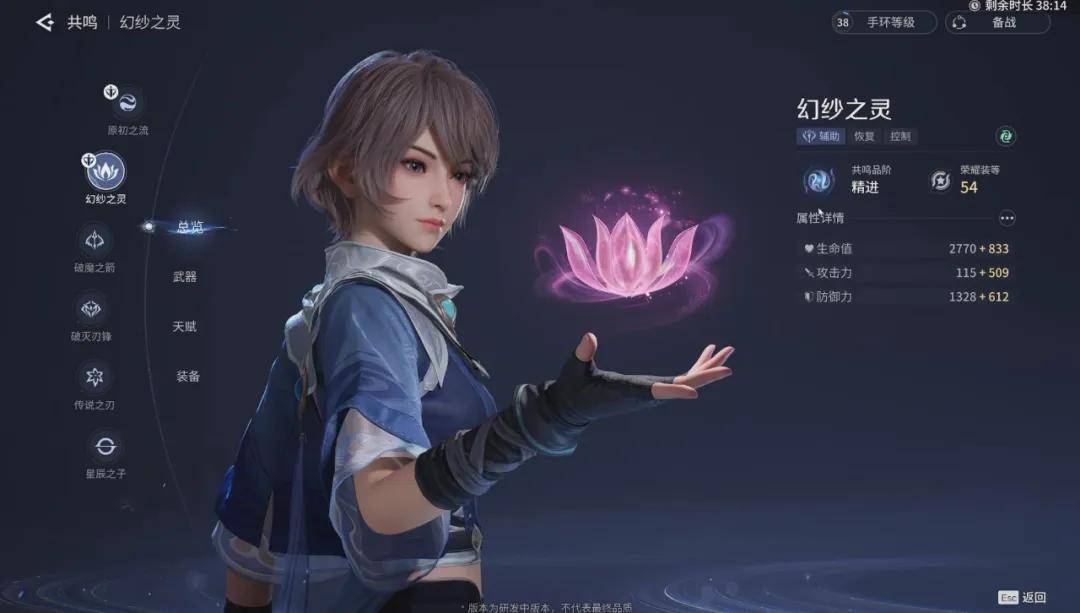1080x613 pixels.
Task: Open the 武器 weapon tab
Action: 185,276
